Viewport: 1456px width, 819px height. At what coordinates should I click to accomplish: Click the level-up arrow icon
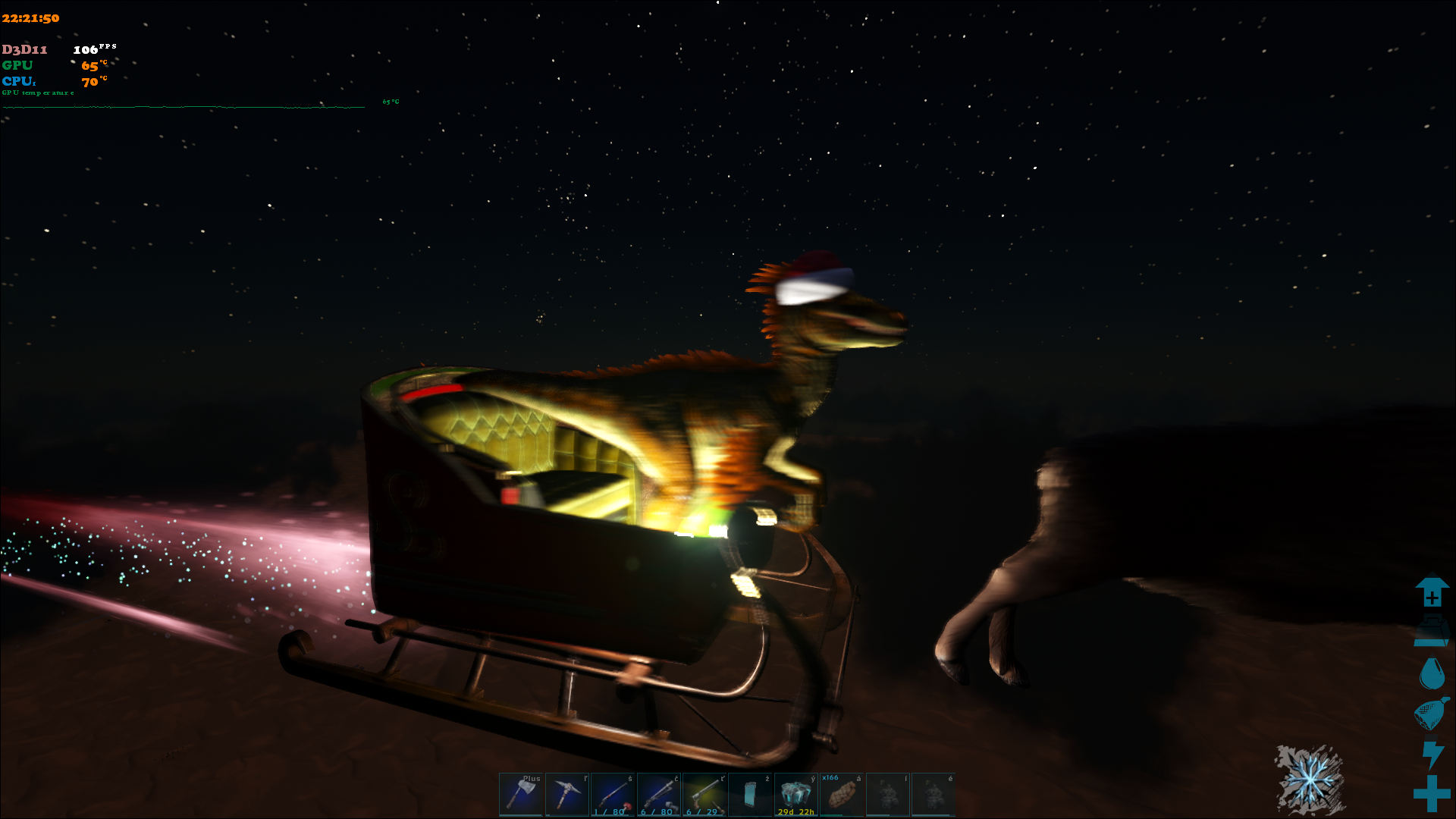pyautogui.click(x=1432, y=592)
